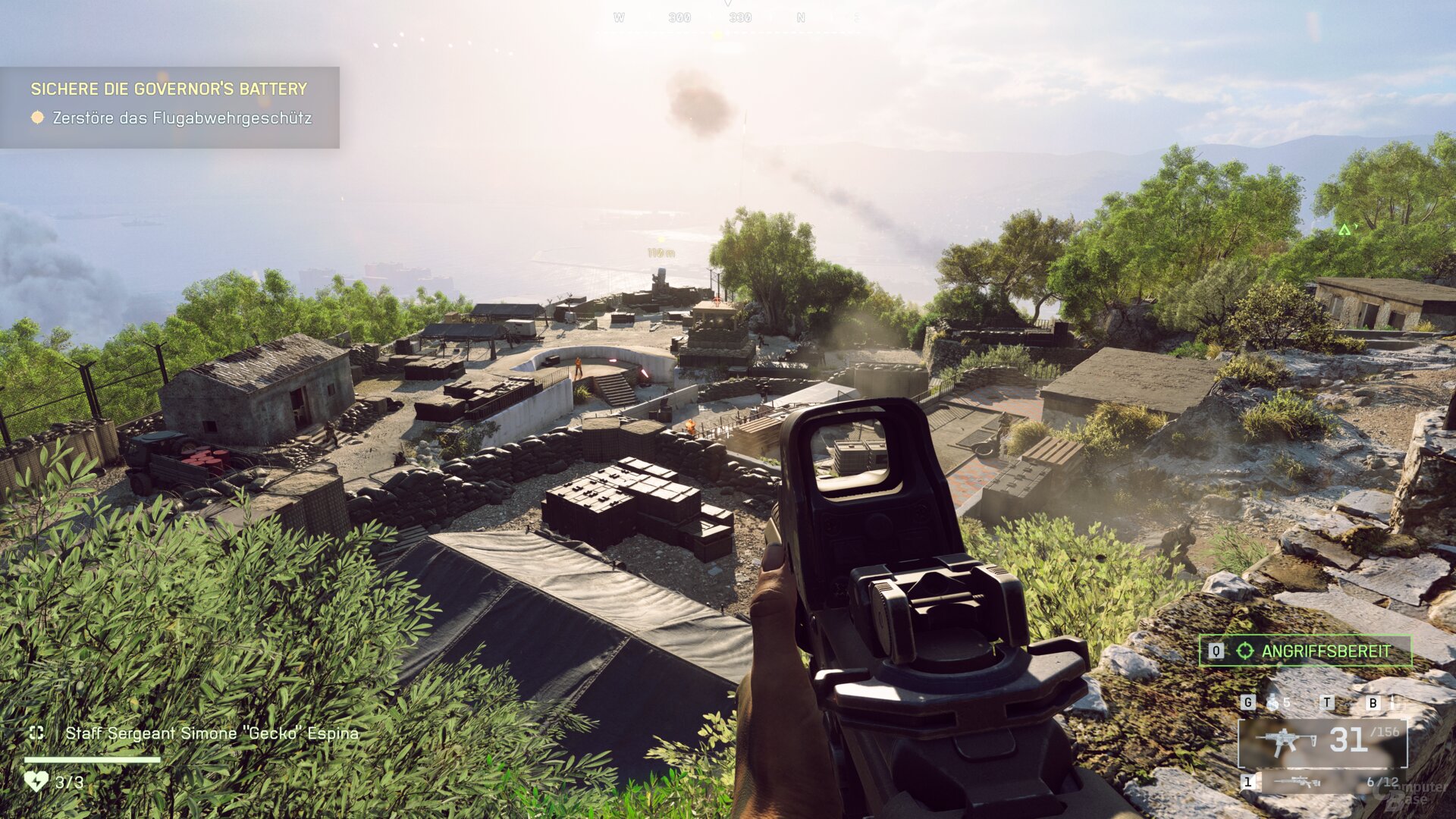Click the green squadmate marker above the trees
The height and width of the screenshot is (819, 1456).
point(1347,227)
